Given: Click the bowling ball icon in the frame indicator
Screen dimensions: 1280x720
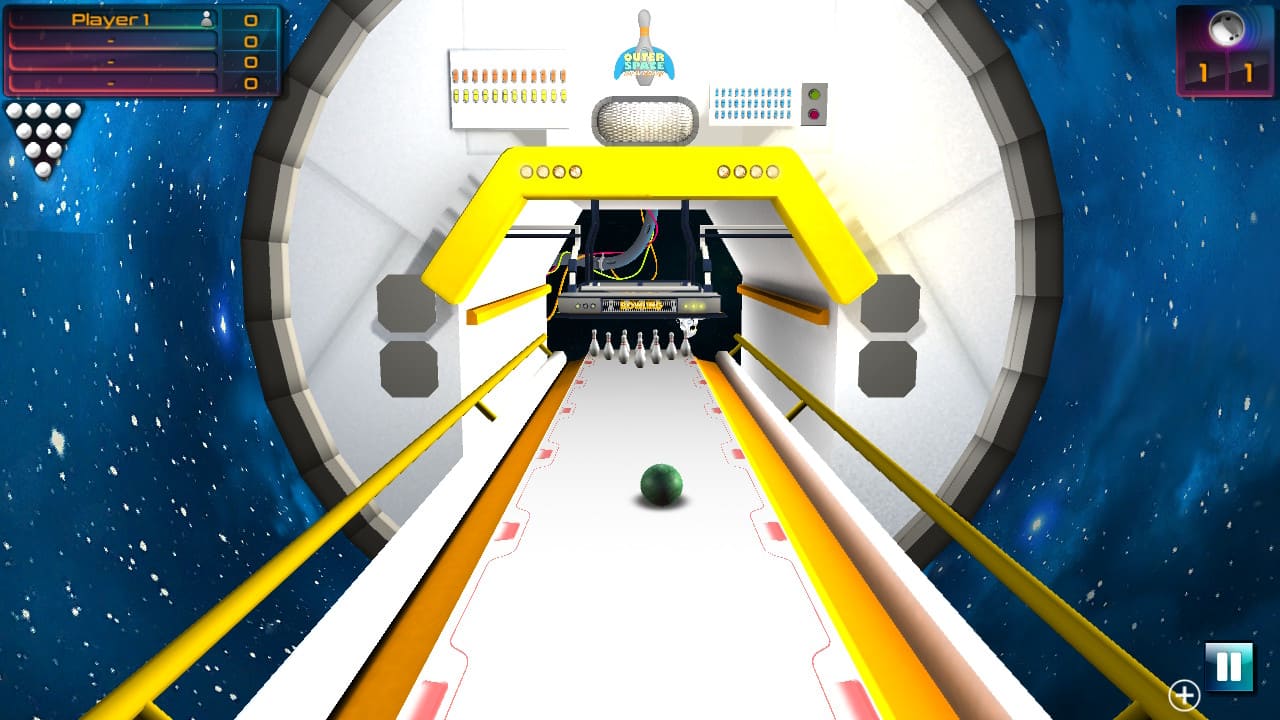Looking at the screenshot, I should click(1226, 26).
